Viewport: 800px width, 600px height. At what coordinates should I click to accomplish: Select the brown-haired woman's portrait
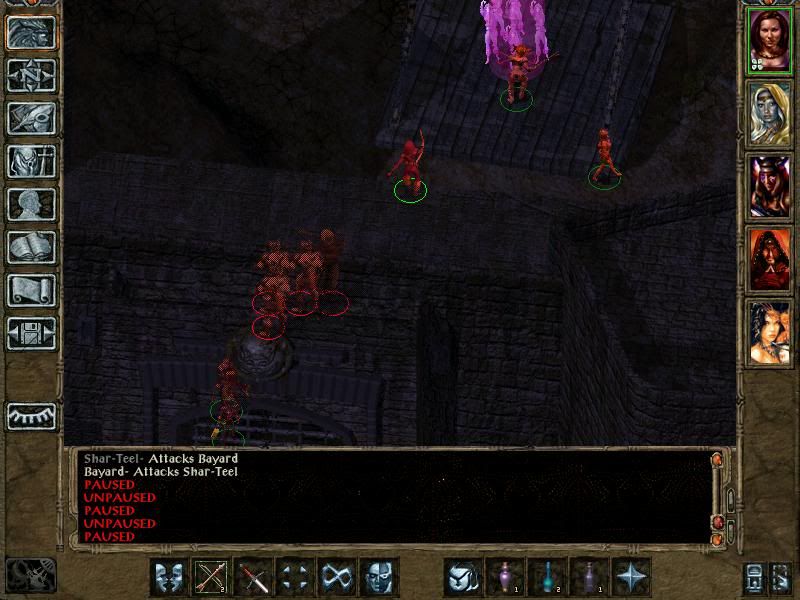pos(769,39)
